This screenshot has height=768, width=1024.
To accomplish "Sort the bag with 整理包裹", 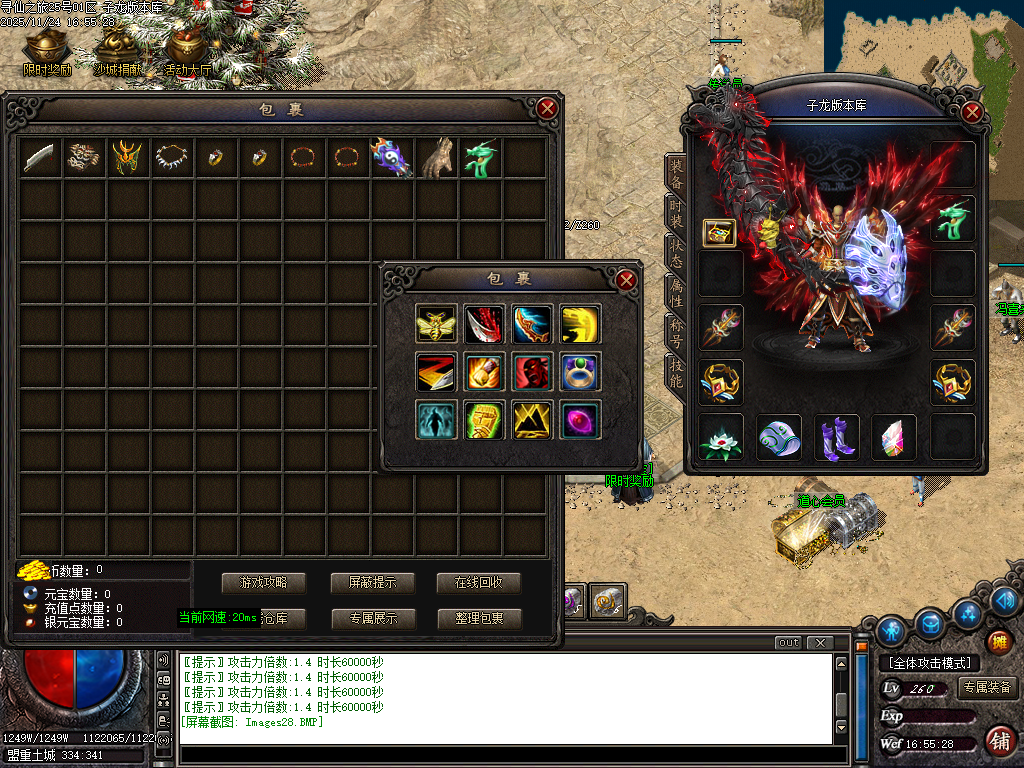I will [479, 619].
